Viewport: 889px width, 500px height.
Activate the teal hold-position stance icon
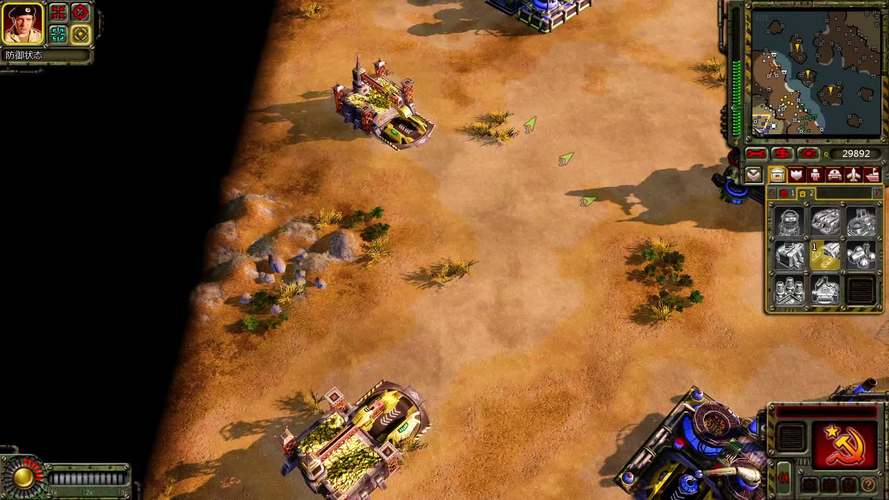click(59, 33)
